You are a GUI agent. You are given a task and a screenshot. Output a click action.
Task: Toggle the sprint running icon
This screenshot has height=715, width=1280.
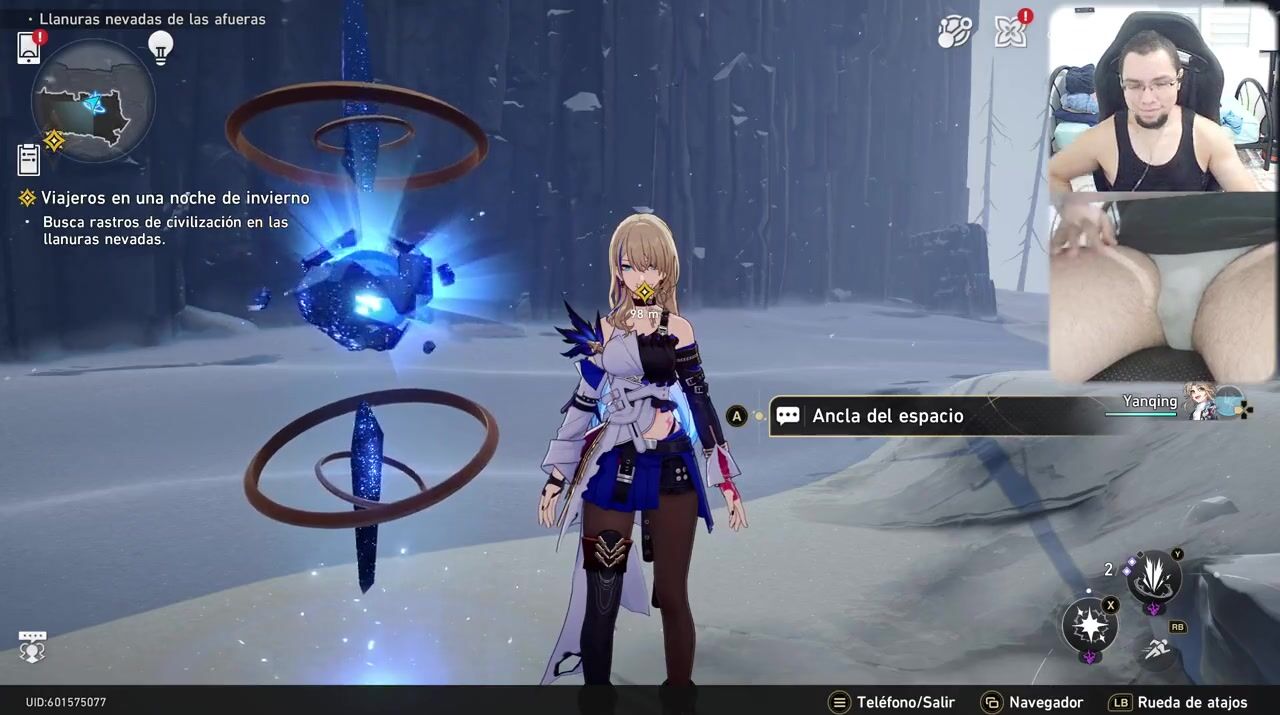[1157, 650]
